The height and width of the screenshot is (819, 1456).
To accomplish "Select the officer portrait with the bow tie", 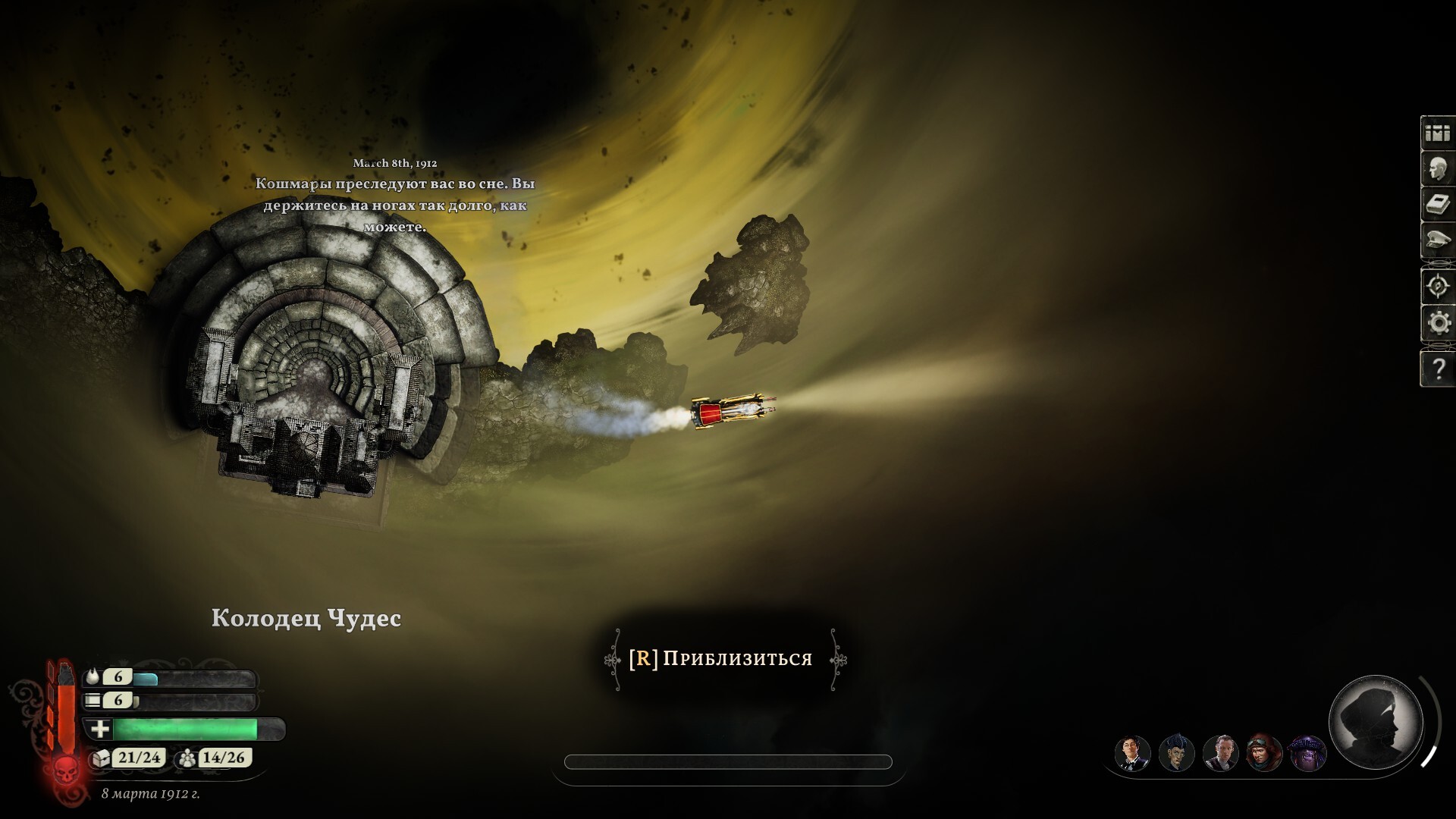I will (1132, 754).
